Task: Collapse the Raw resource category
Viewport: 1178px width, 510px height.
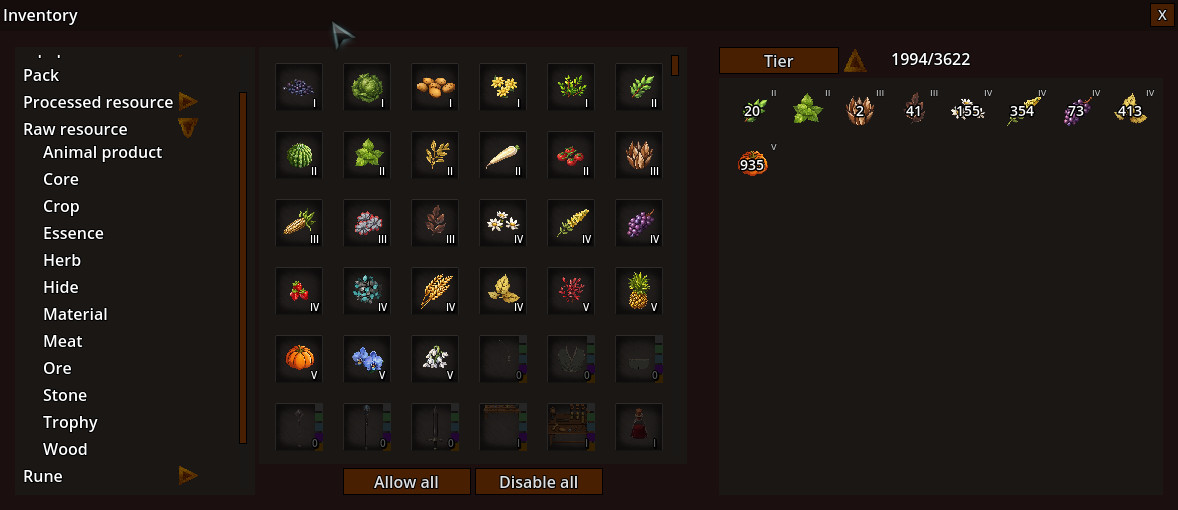Action: pyautogui.click(x=188, y=128)
